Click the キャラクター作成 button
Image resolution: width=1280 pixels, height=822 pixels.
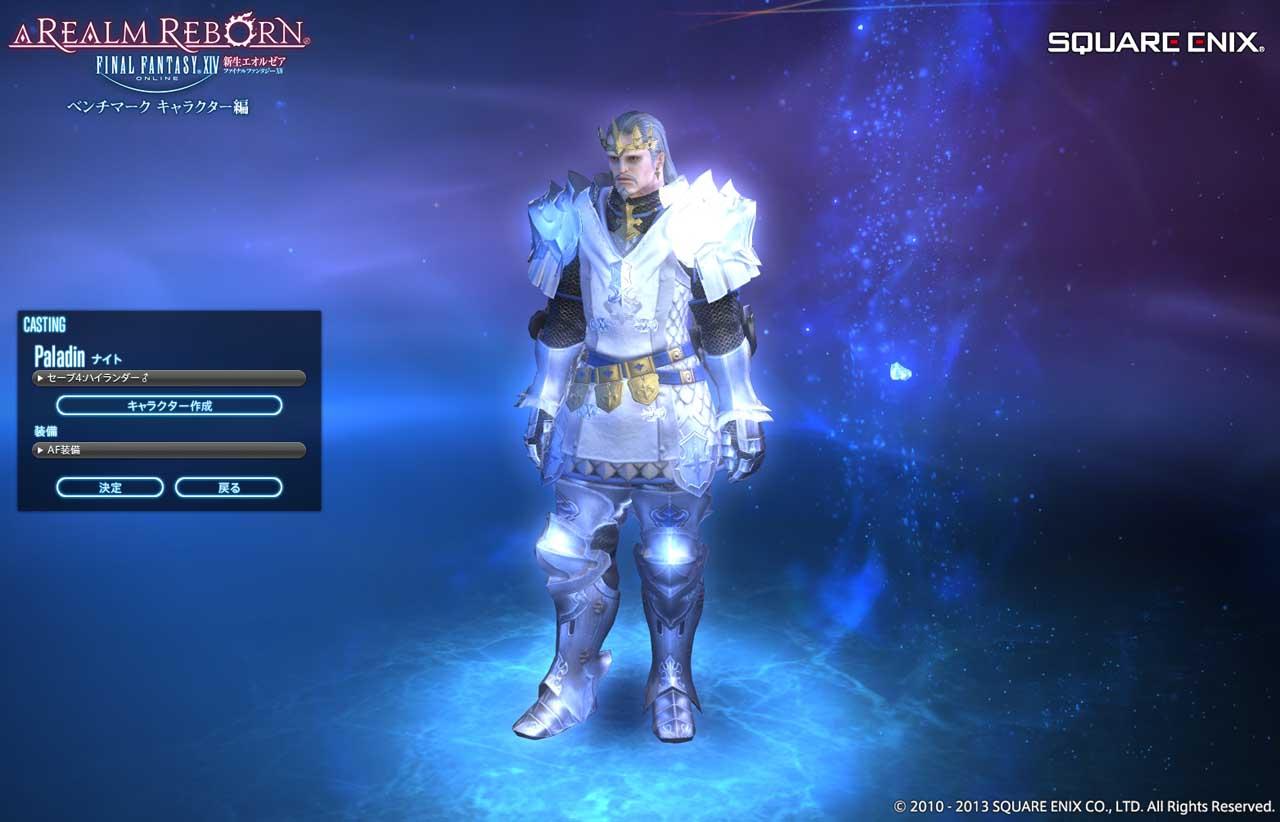tap(169, 406)
